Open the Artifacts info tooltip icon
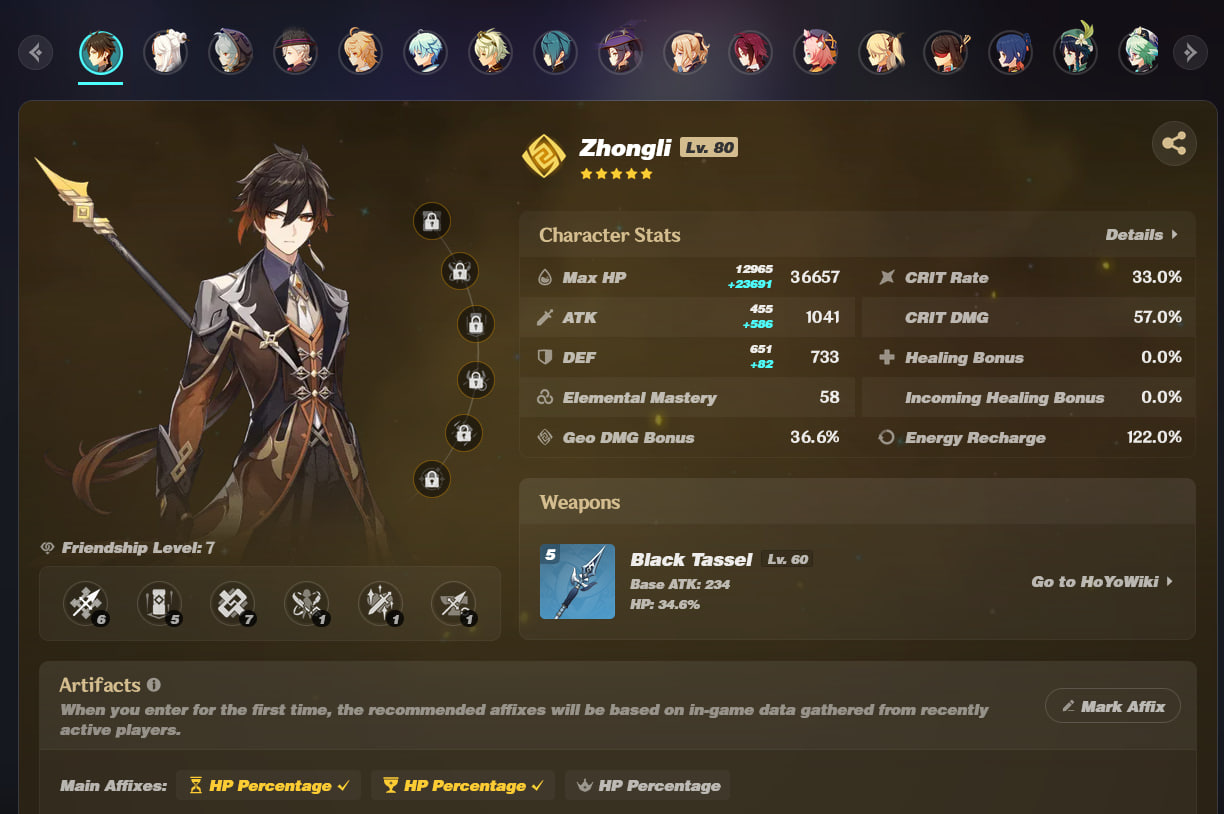 coord(154,685)
